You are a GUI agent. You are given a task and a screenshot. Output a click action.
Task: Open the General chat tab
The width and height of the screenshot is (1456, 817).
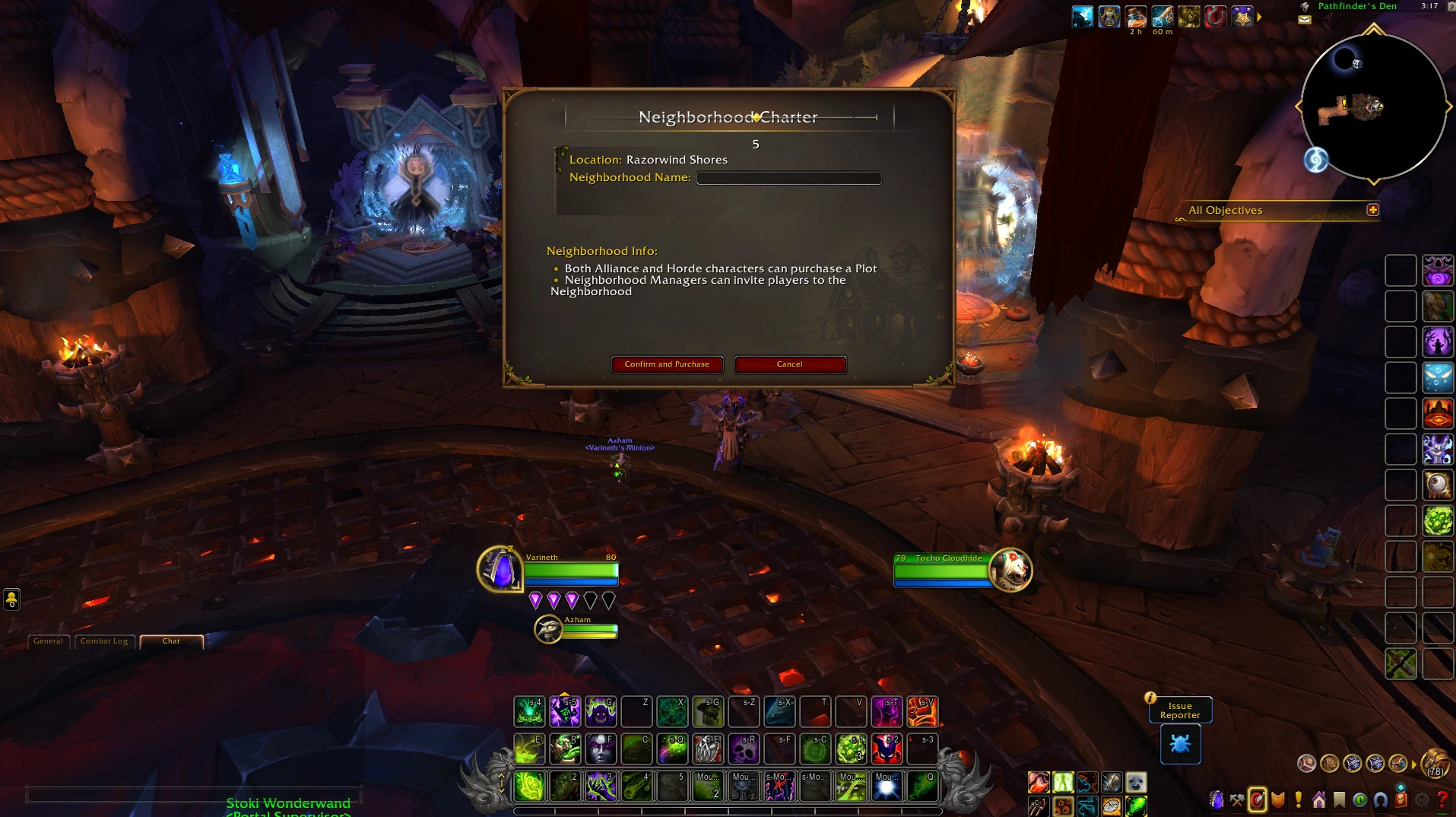click(x=48, y=641)
